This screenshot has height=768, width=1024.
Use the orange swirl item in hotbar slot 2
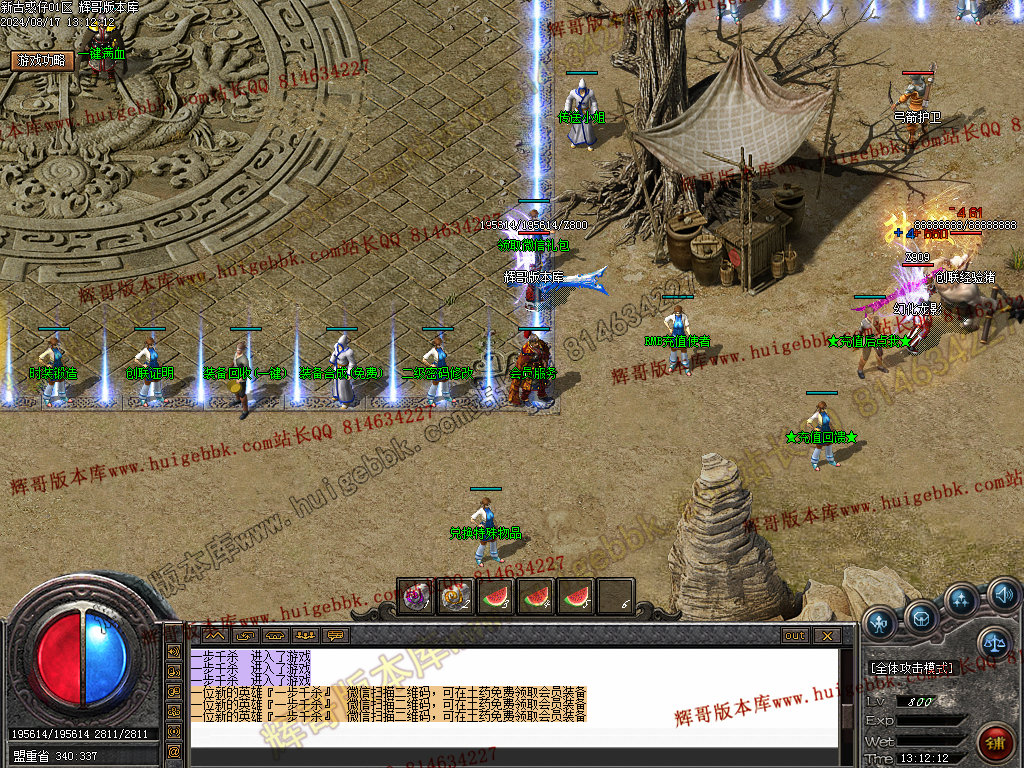pos(456,597)
